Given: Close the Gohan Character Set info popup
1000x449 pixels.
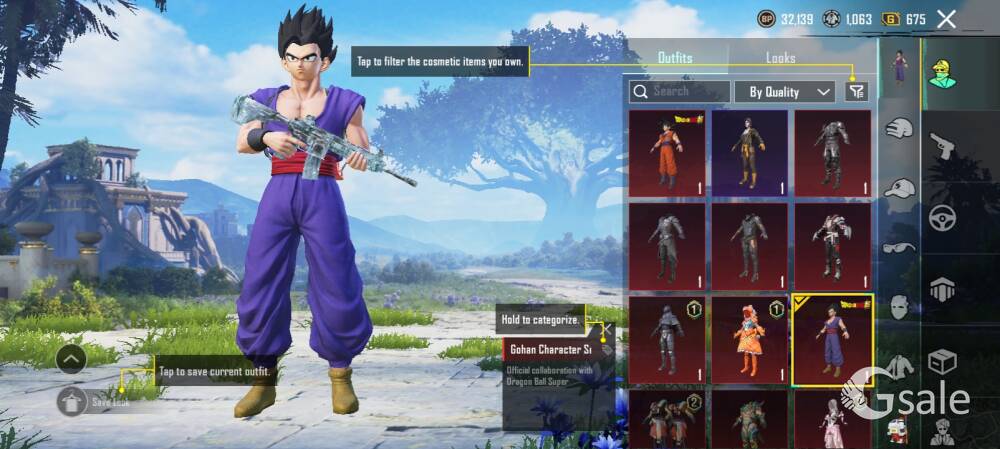Looking at the screenshot, I should (x=605, y=329).
